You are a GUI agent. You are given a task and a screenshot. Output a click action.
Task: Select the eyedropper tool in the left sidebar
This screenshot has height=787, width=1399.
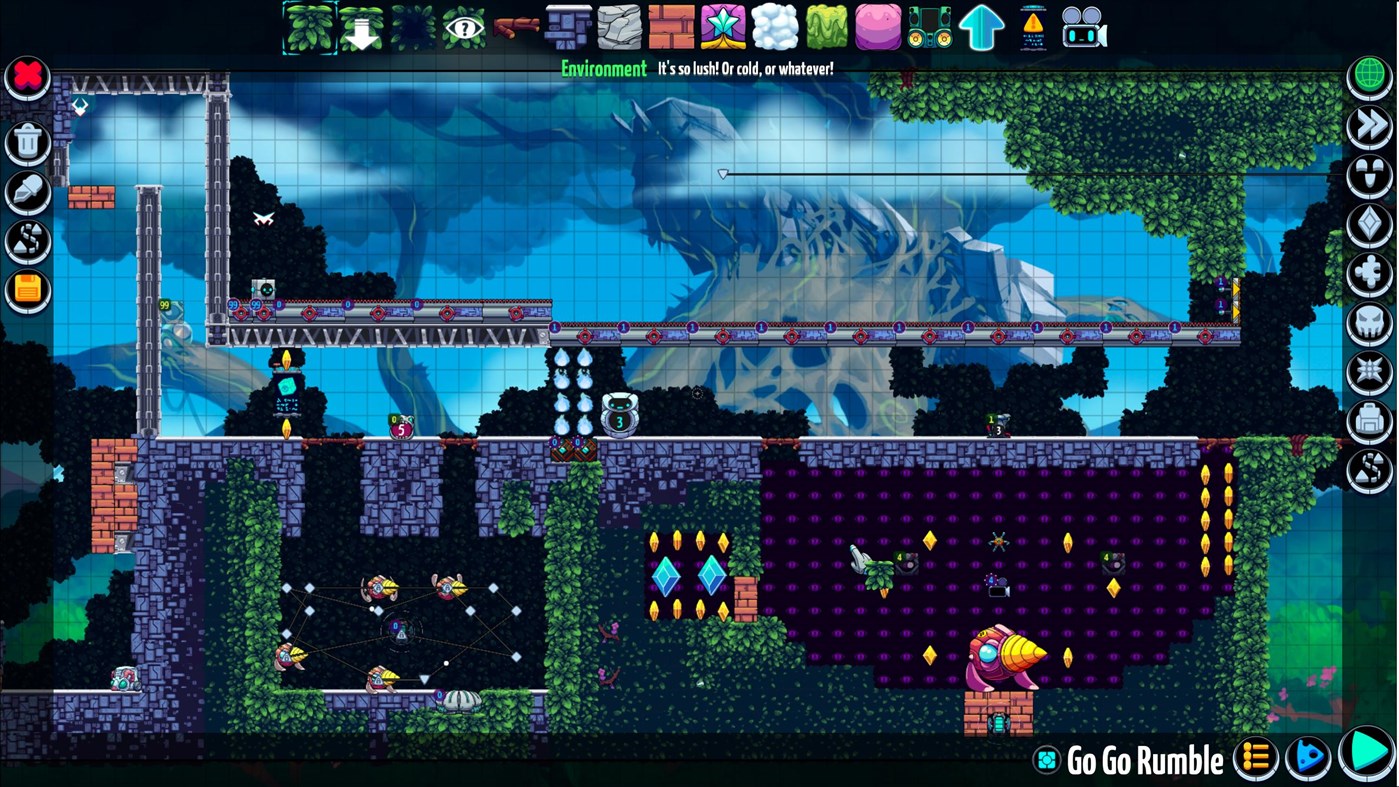26,190
